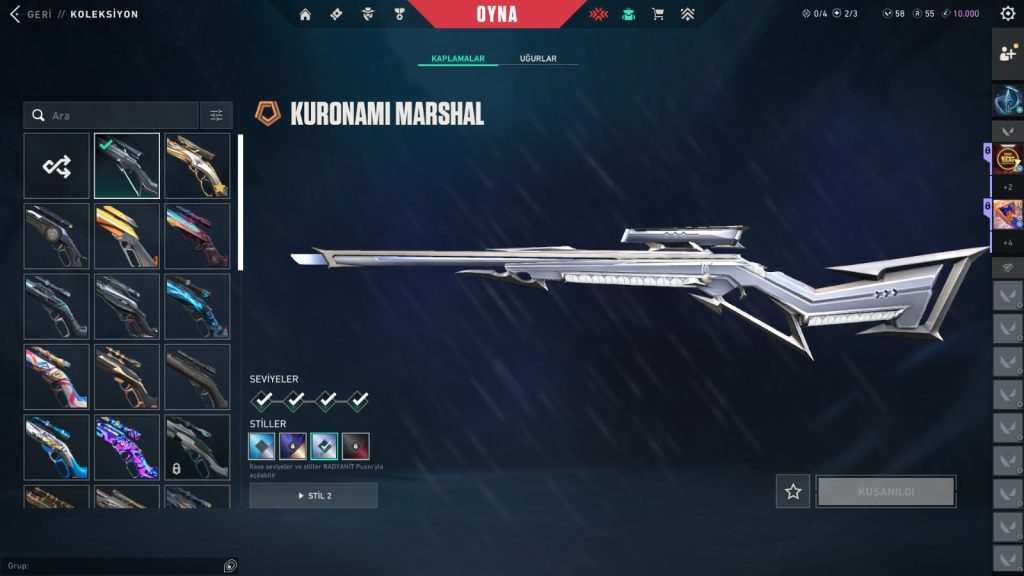1024x576 pixels.
Task: Click the KUŞANILDI equip button
Action: (886, 491)
